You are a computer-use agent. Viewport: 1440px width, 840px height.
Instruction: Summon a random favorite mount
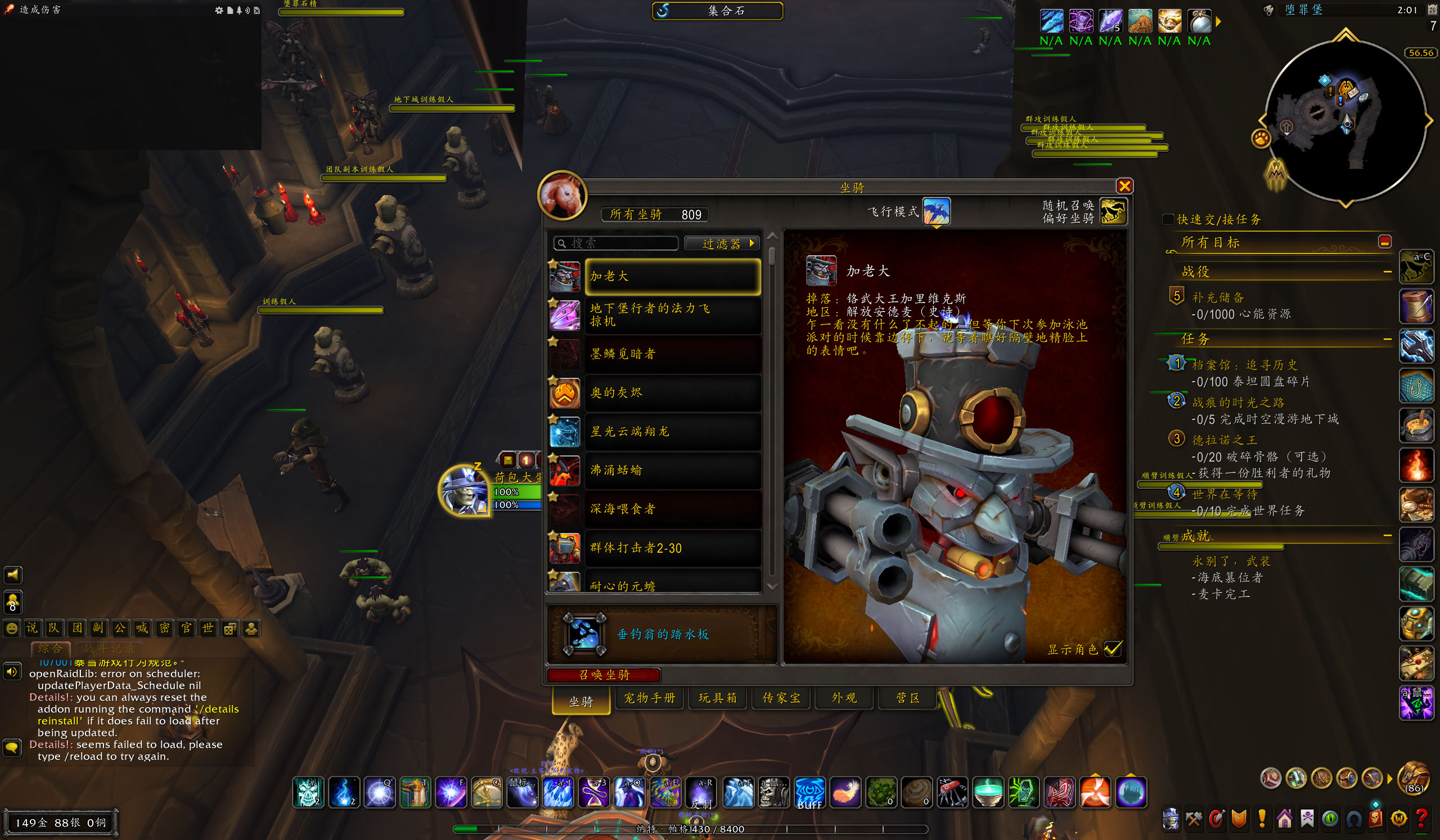(1113, 212)
